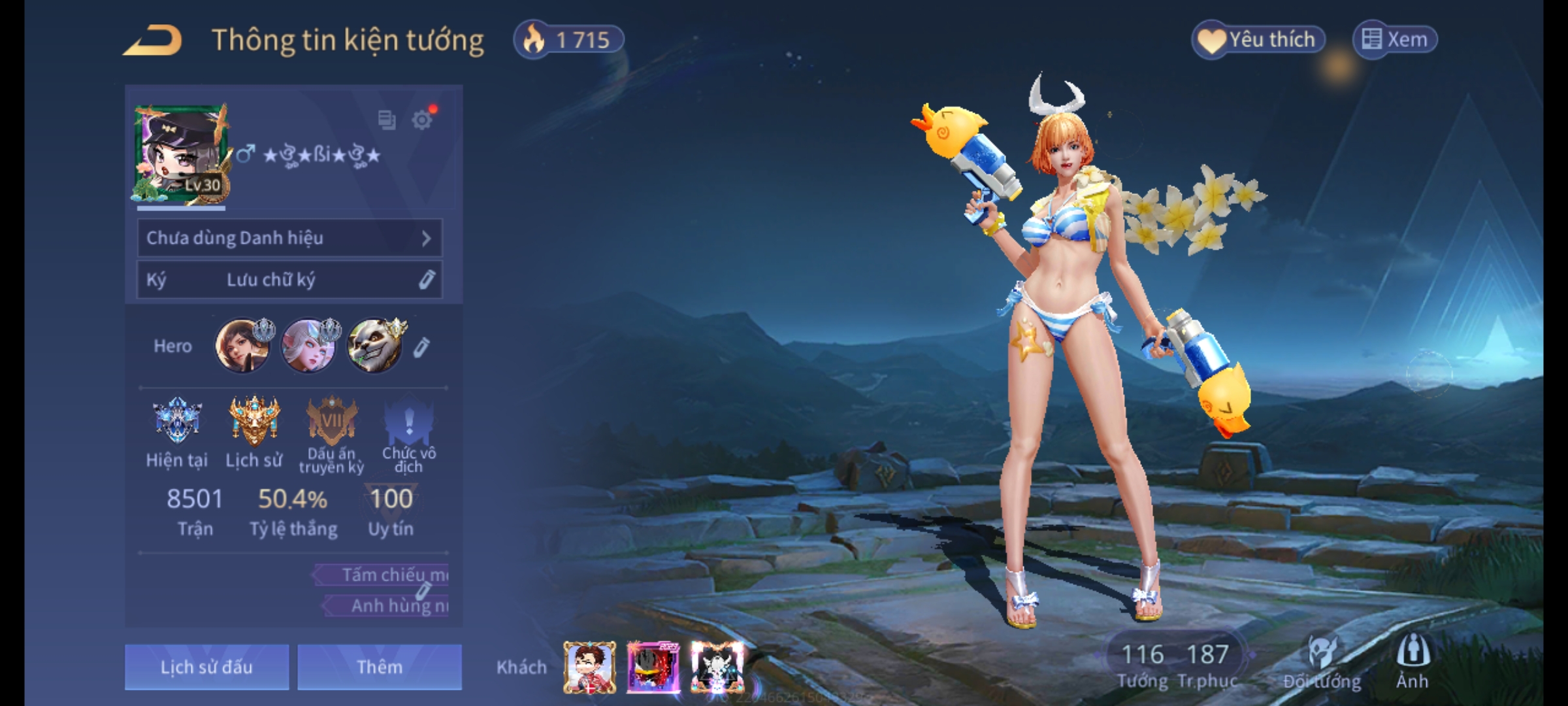Open the Xem view button

[x=1395, y=40]
